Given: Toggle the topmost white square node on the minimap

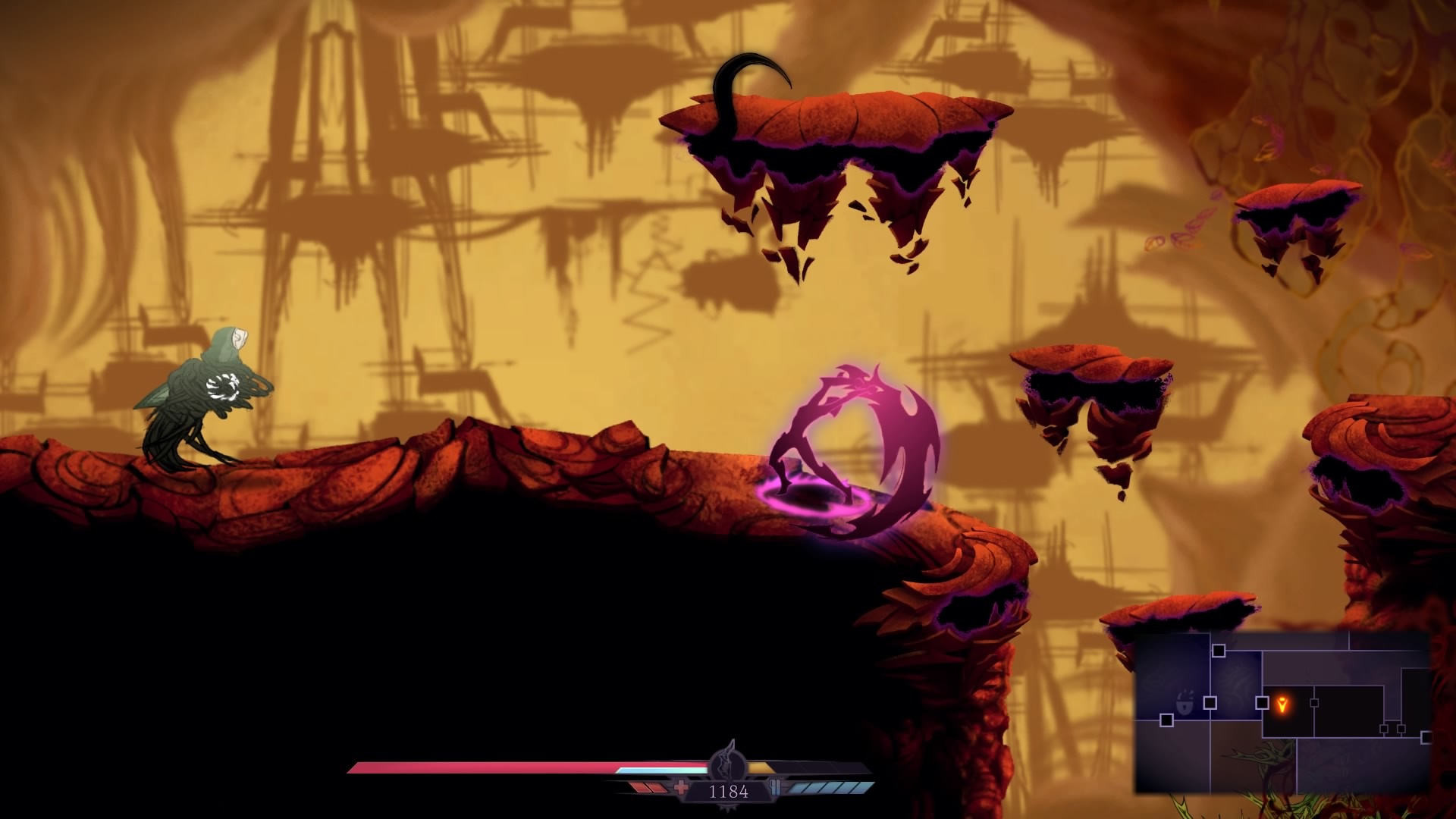Looking at the screenshot, I should pyautogui.click(x=1219, y=651).
